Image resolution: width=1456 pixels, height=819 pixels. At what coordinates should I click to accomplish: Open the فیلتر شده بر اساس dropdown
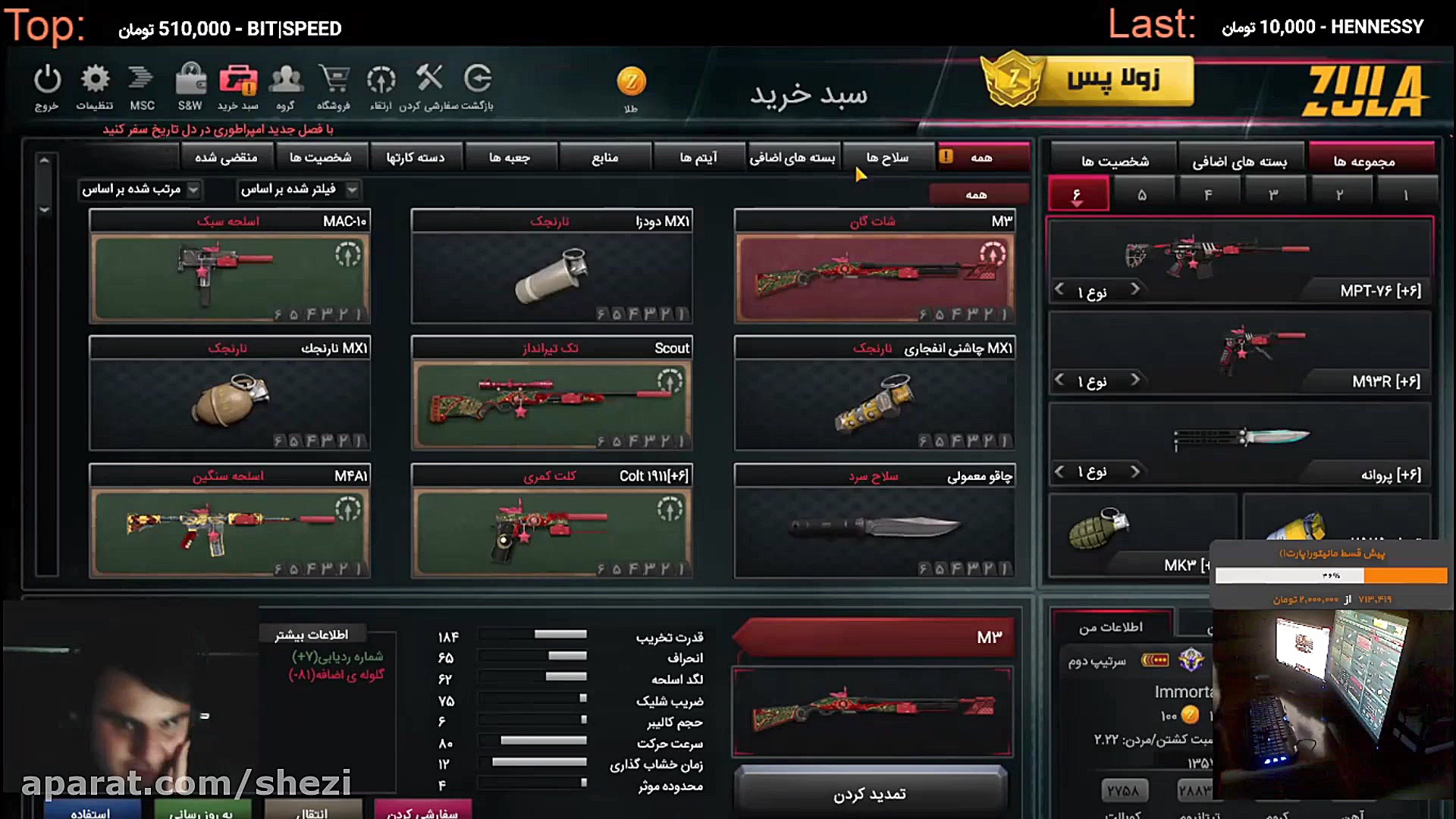(298, 190)
